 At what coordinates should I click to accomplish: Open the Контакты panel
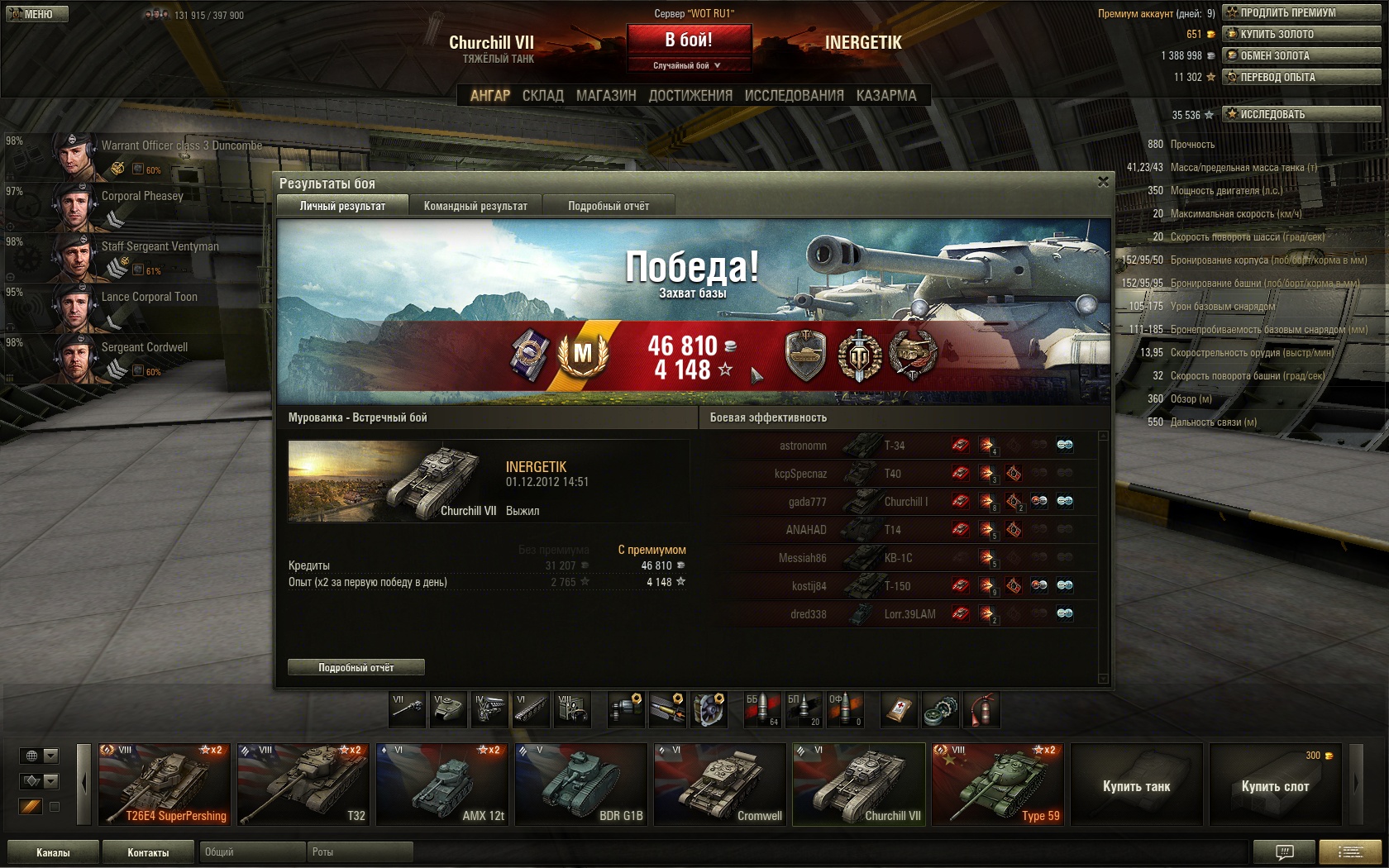pos(148,852)
